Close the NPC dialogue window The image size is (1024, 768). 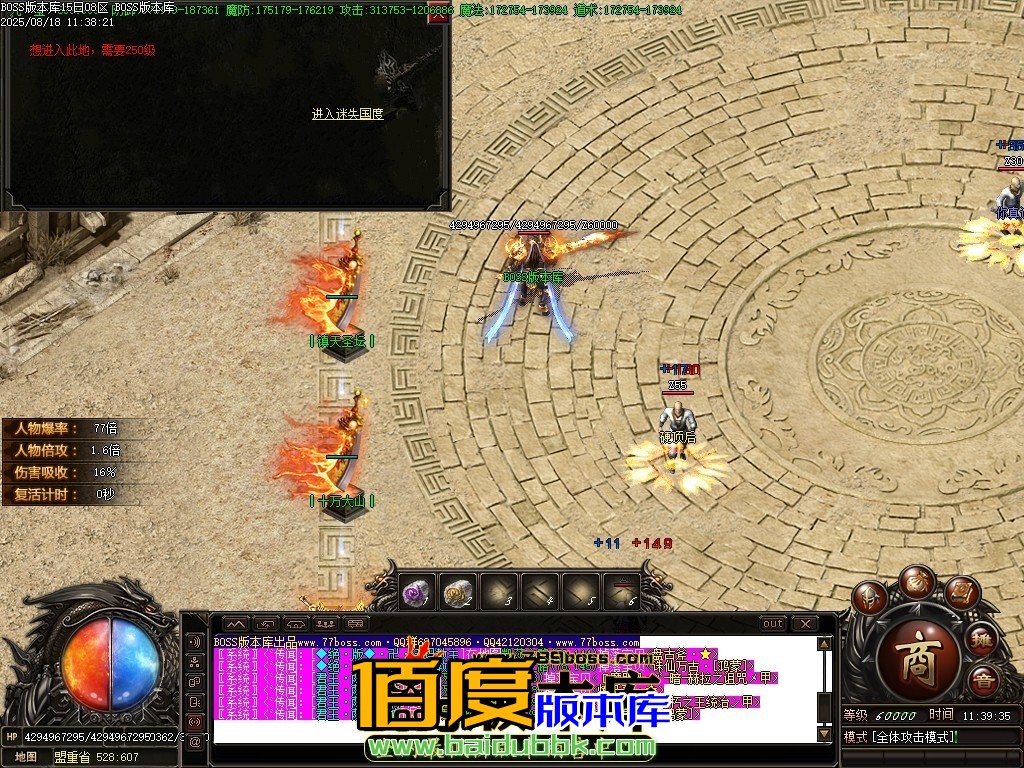[437, 18]
